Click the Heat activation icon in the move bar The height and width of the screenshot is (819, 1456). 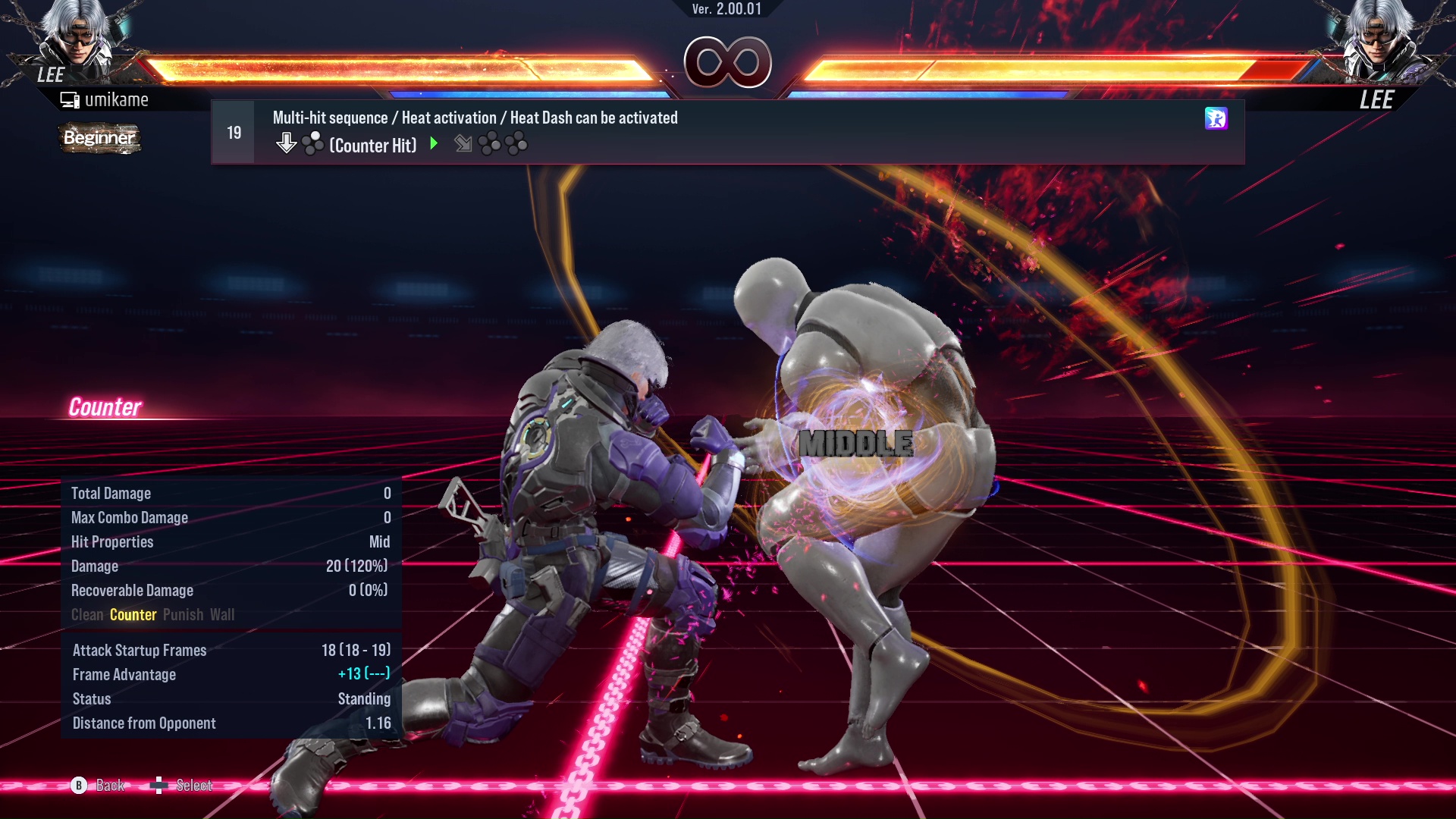click(x=1216, y=120)
